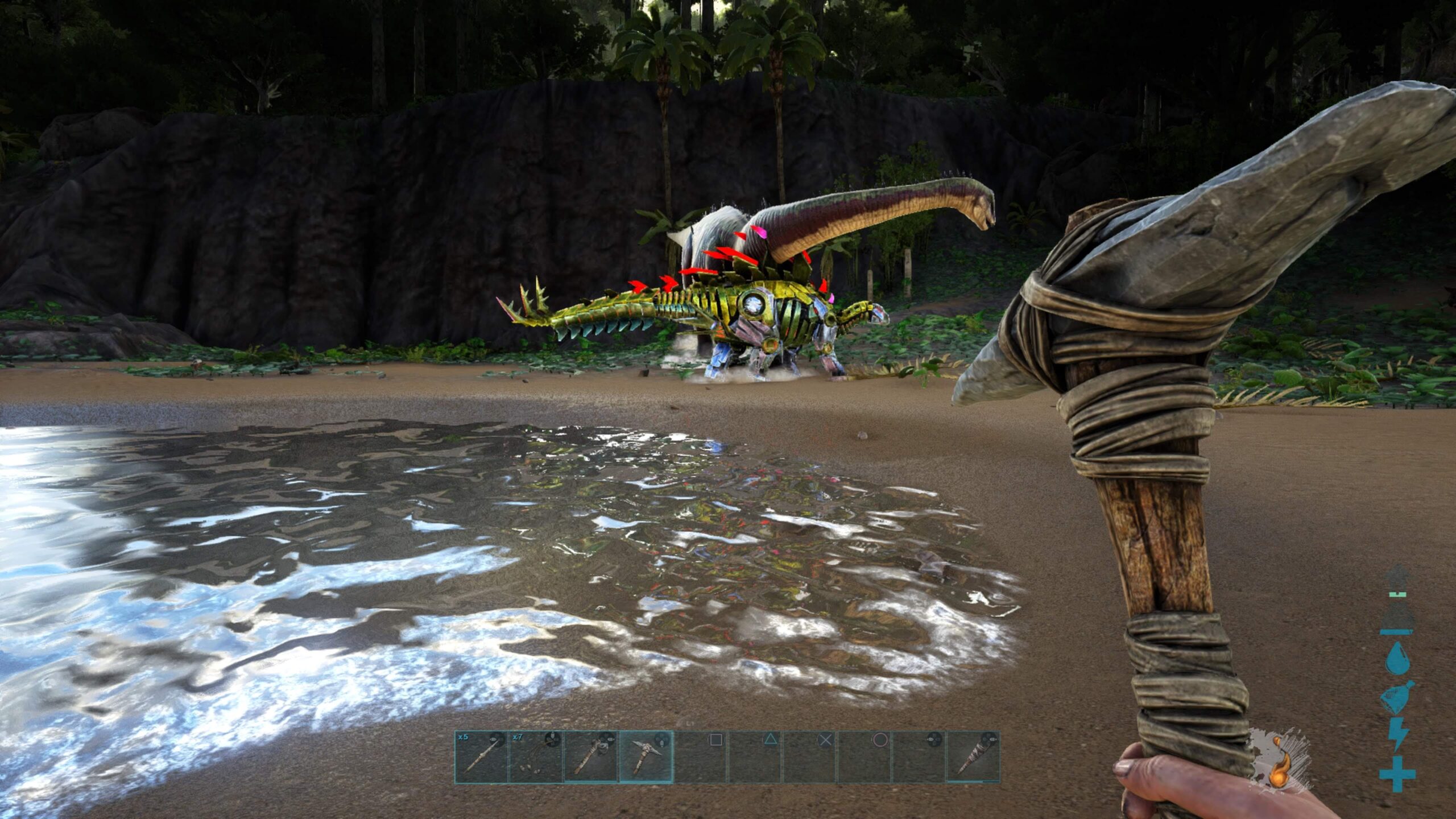Select the torch in the last hotbar slot
1456x819 pixels.
coord(973,757)
